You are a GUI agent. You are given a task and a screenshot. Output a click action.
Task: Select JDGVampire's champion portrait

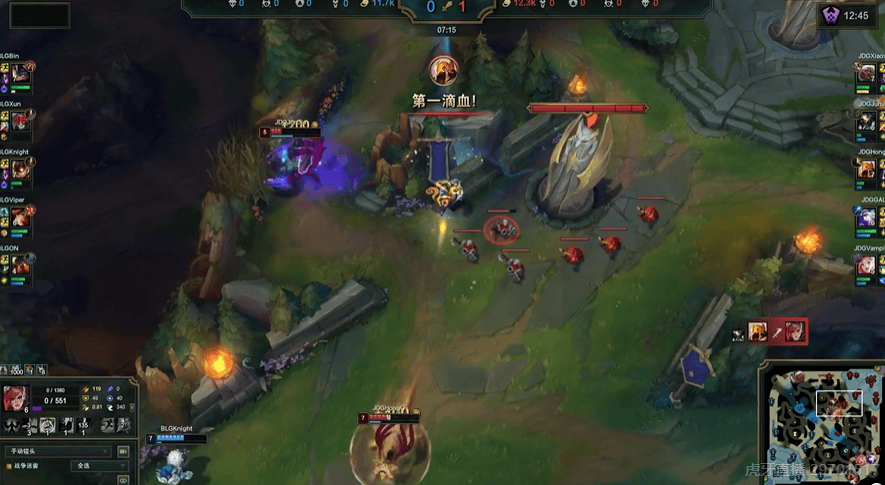(x=868, y=266)
